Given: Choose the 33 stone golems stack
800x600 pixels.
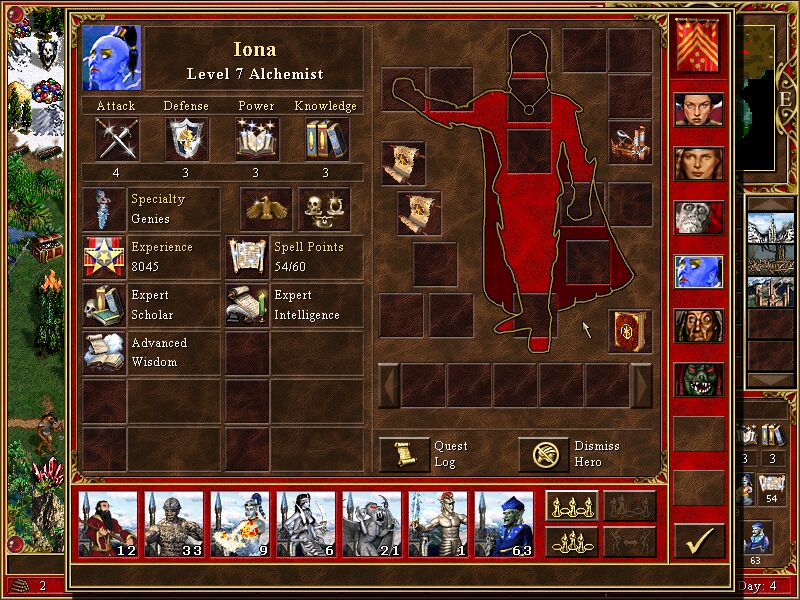Looking at the screenshot, I should tap(174, 524).
